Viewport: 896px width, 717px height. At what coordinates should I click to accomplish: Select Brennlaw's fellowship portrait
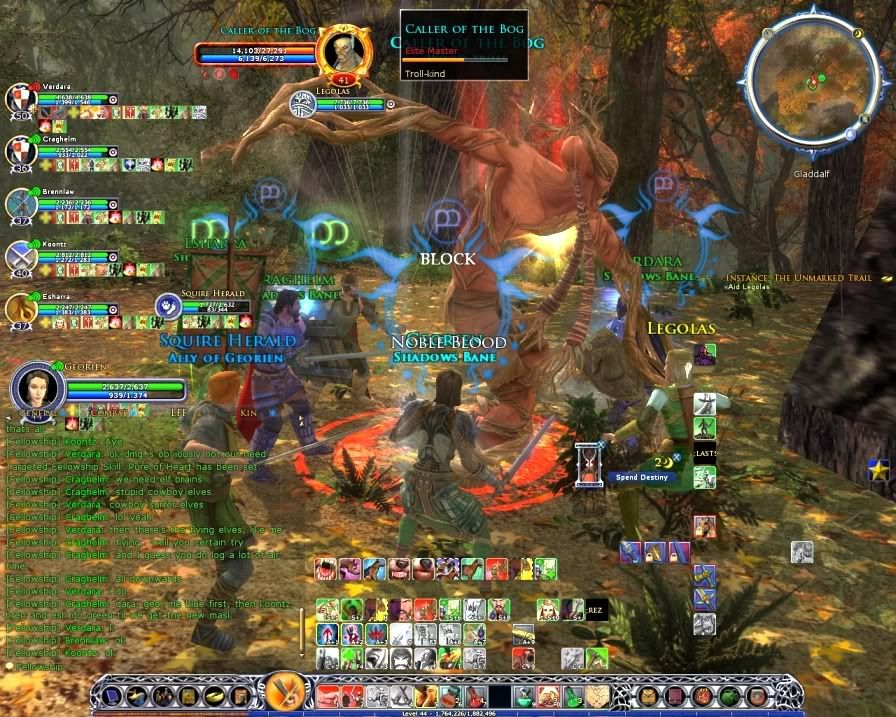tap(21, 204)
